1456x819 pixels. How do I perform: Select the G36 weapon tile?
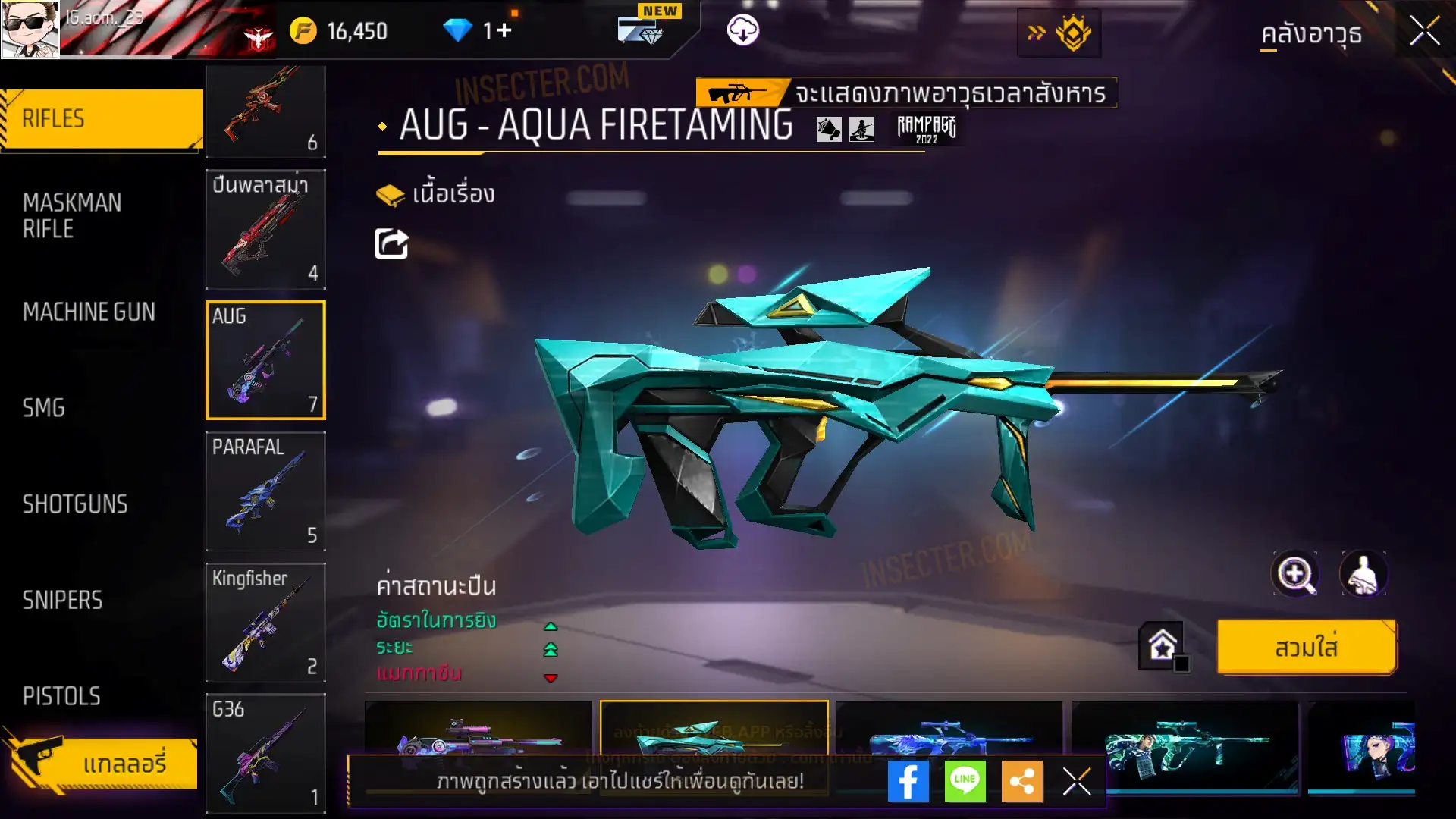265,752
